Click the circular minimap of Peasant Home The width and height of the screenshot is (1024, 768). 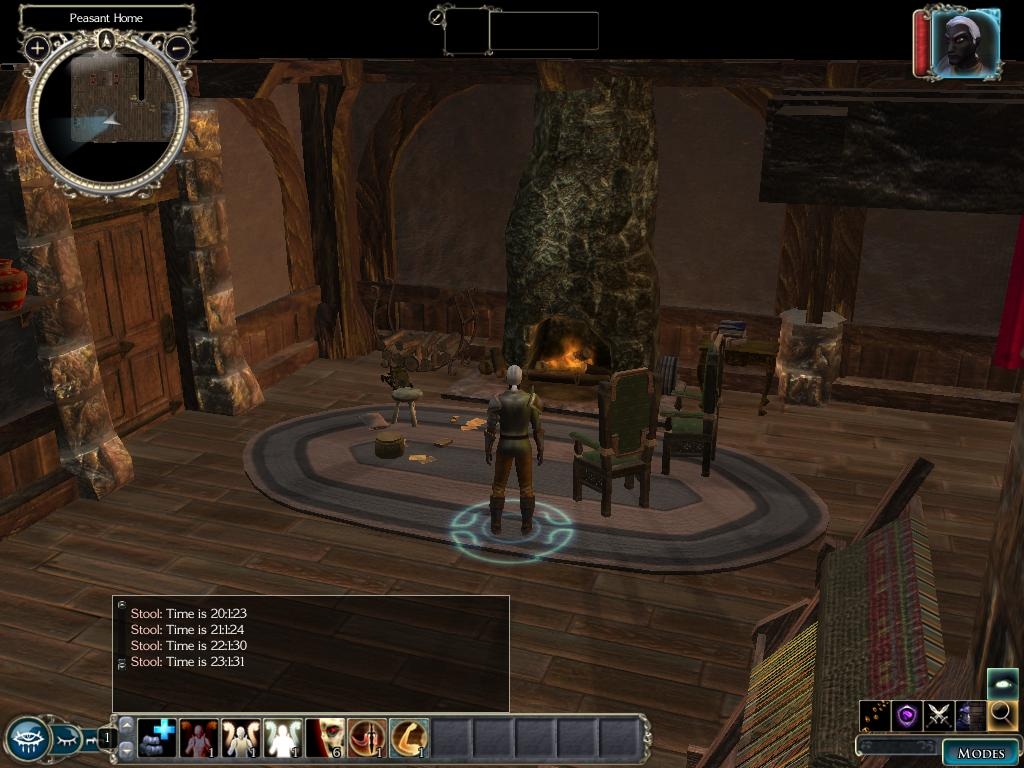point(107,115)
